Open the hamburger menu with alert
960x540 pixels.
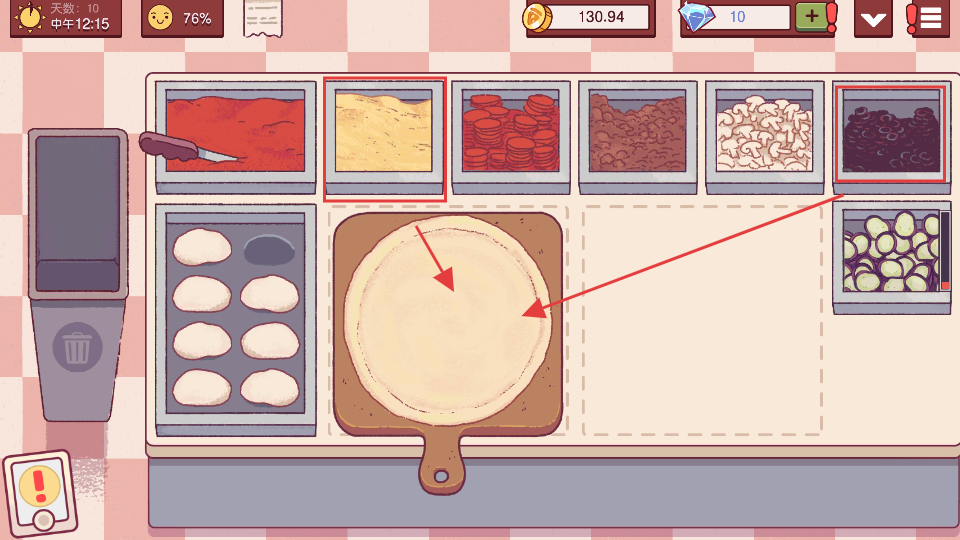point(929,18)
